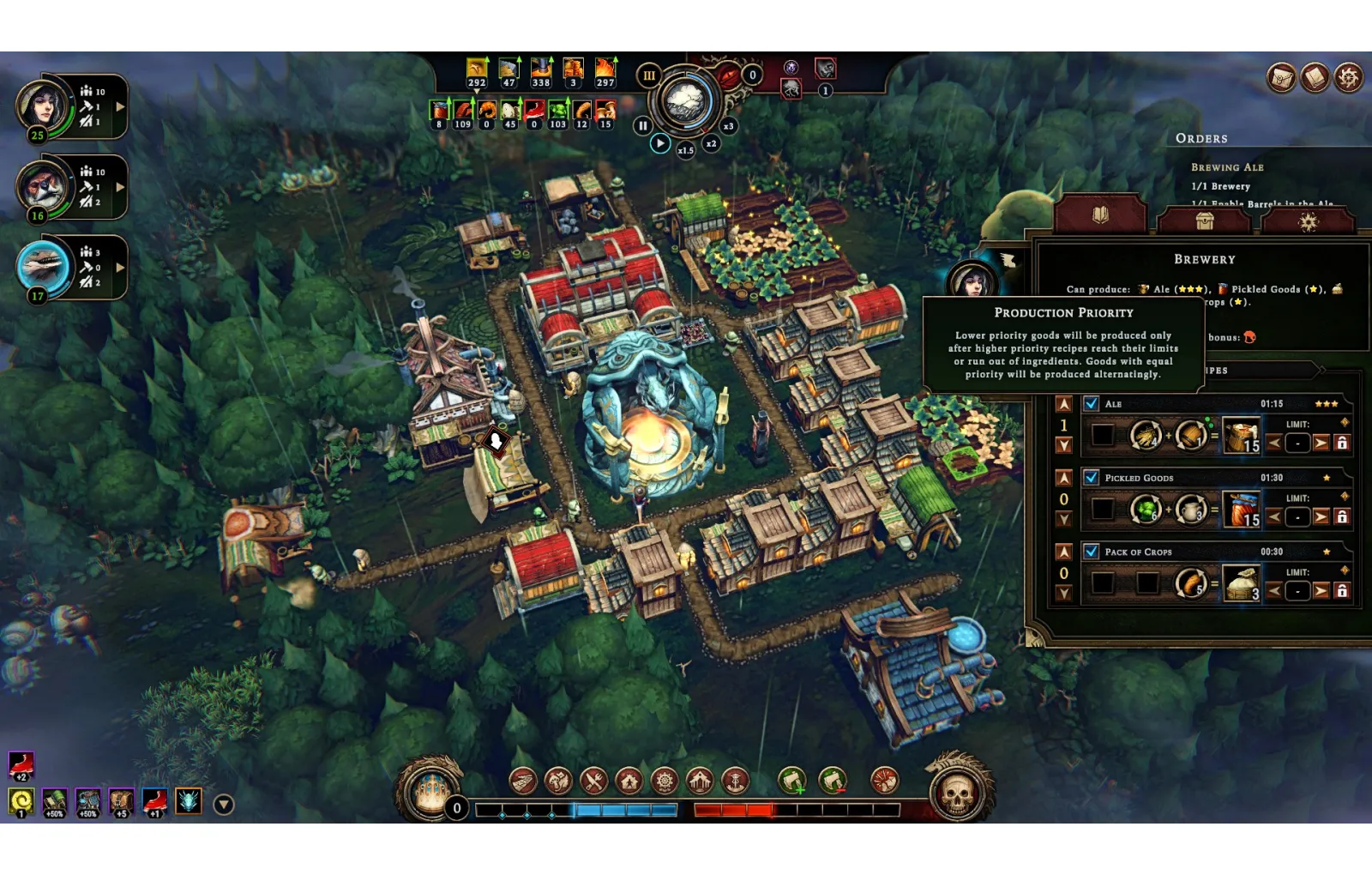Lower the Pickled Goods production priority

coord(1064,519)
